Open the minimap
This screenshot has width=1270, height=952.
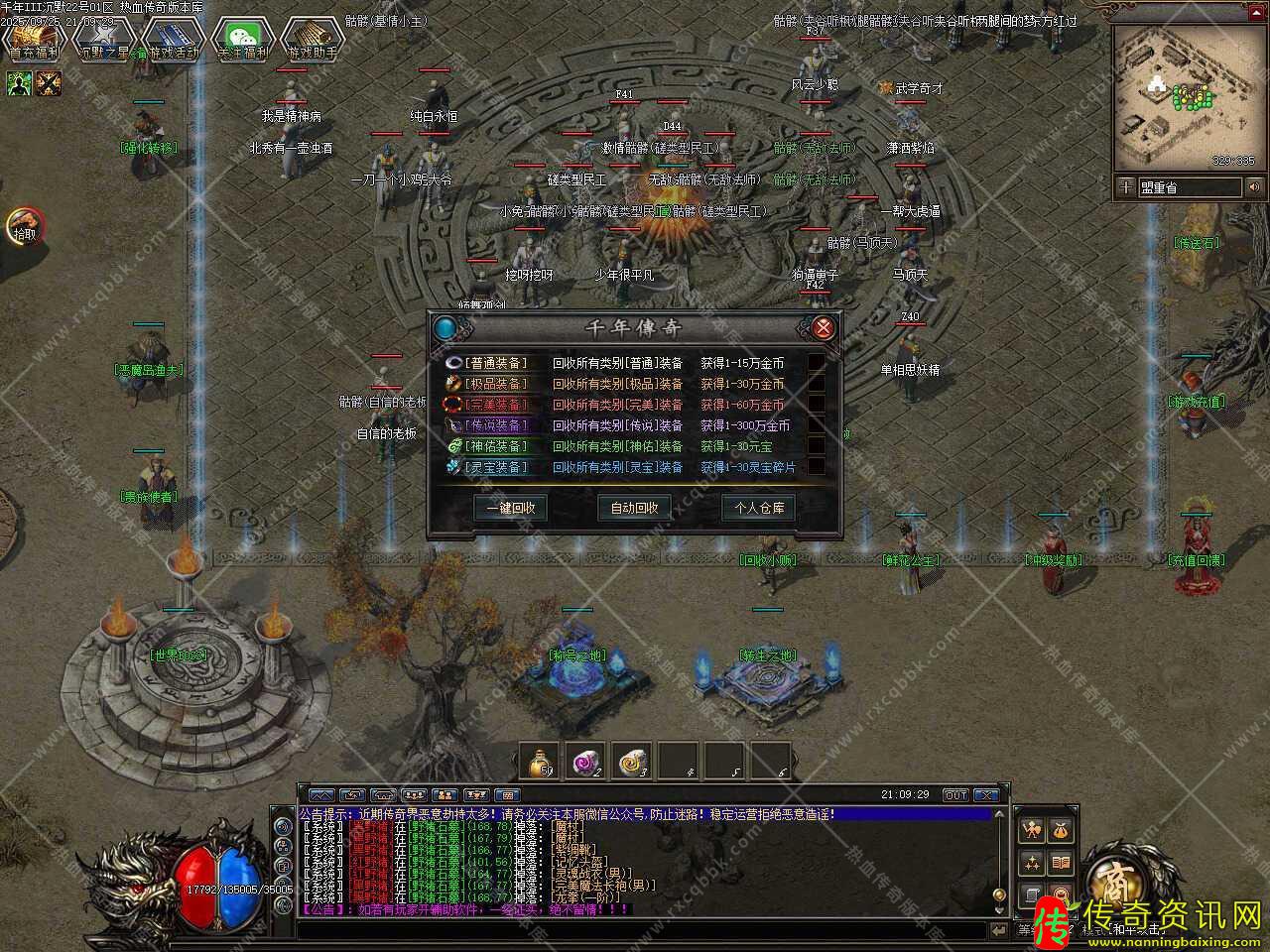point(1184,95)
